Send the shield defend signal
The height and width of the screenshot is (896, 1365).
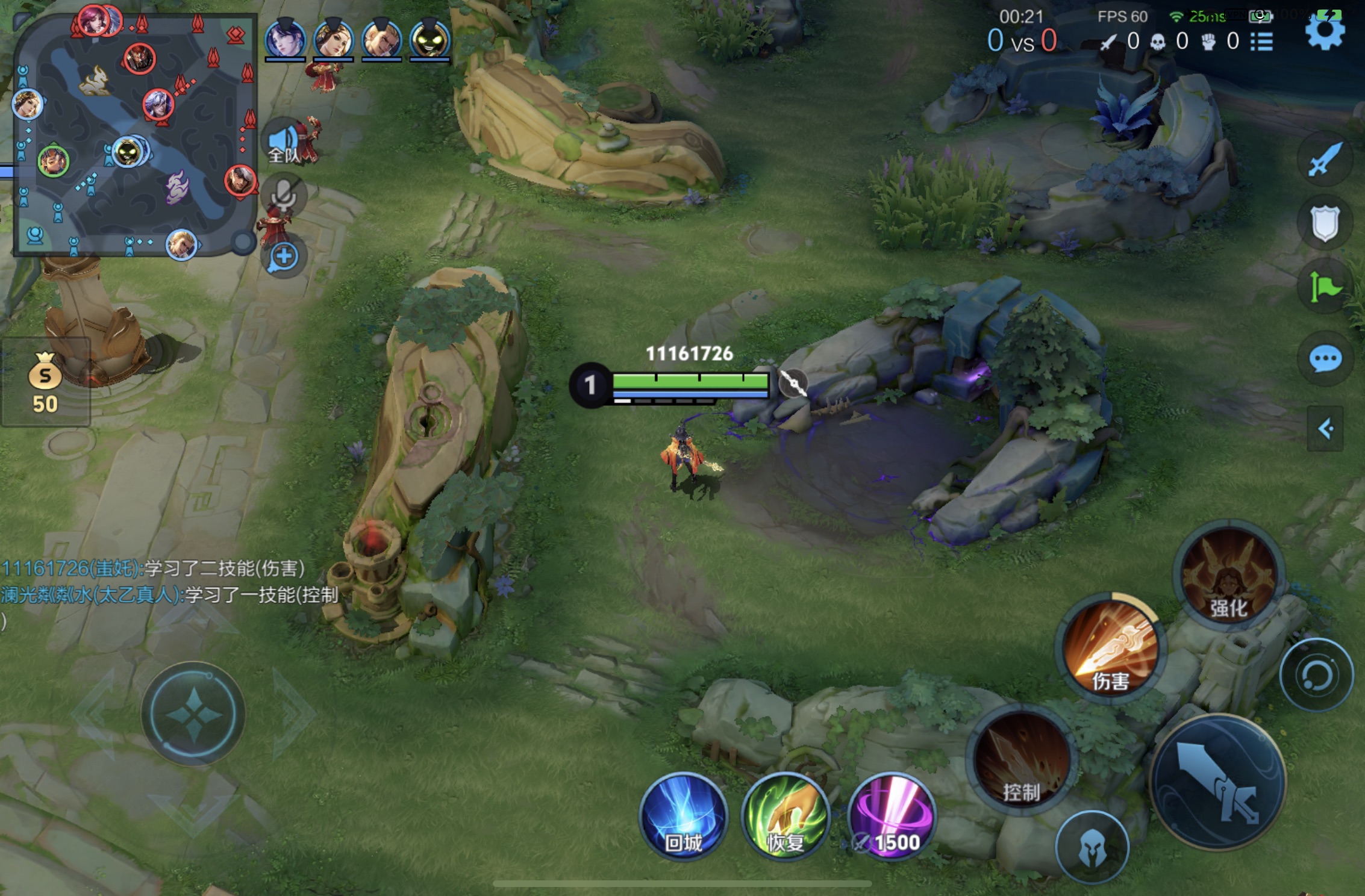1325,223
